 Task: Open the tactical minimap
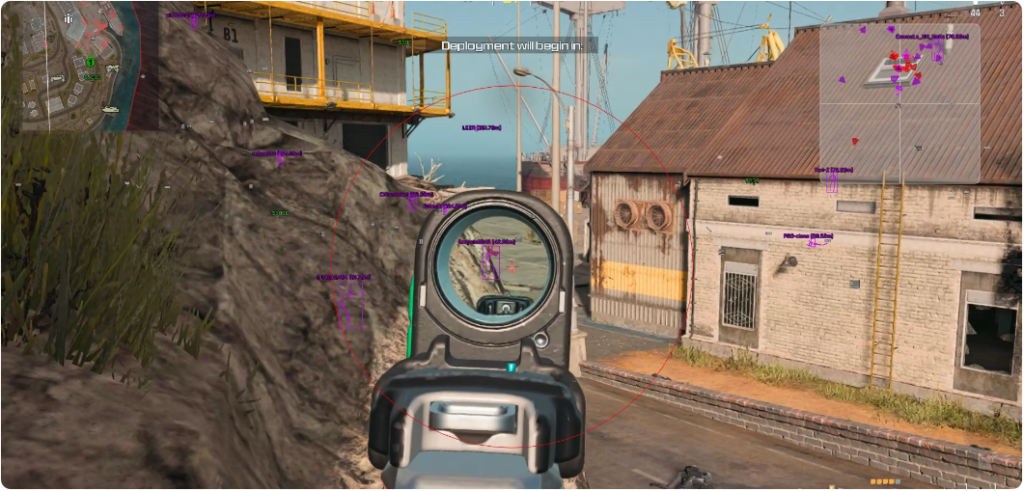(x=68, y=64)
